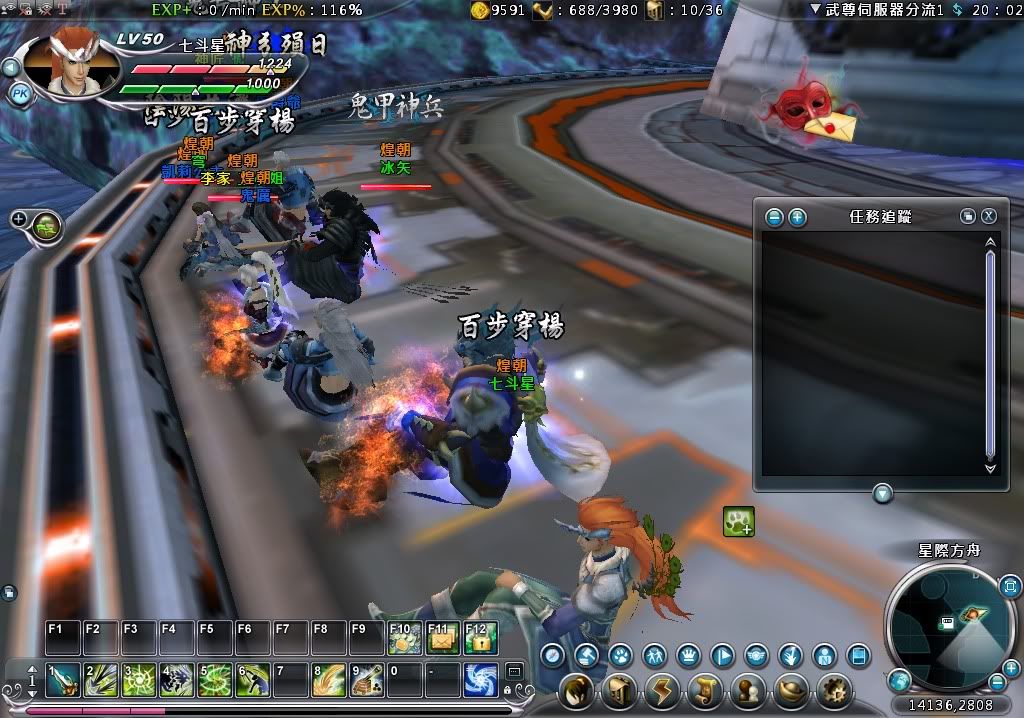Click the F12 padlock shortcut
Image resolution: width=1024 pixels, height=718 pixels.
point(480,638)
